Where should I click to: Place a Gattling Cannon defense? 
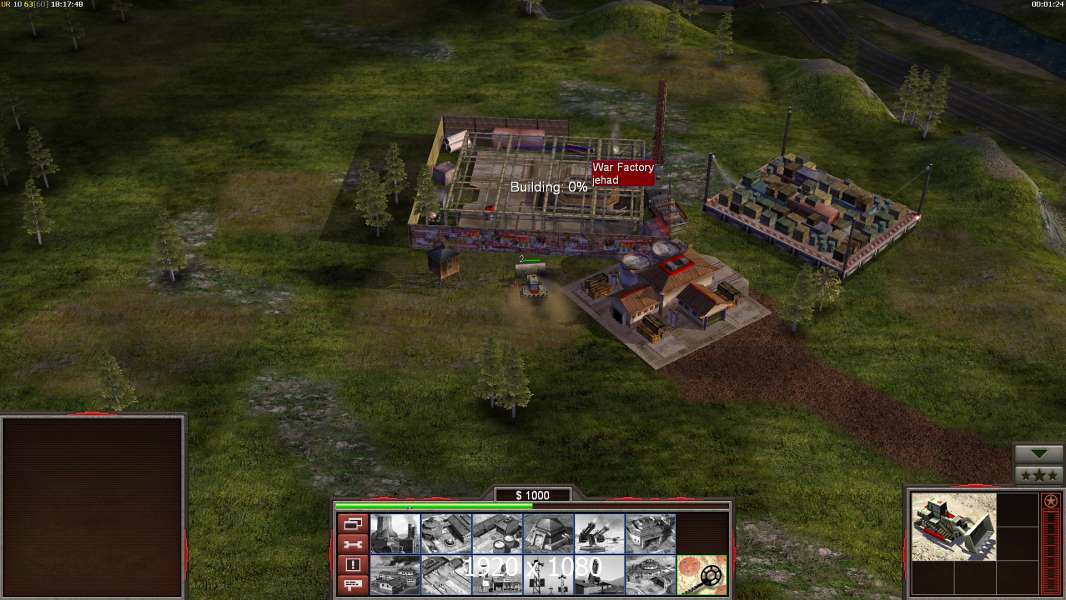pos(600,534)
